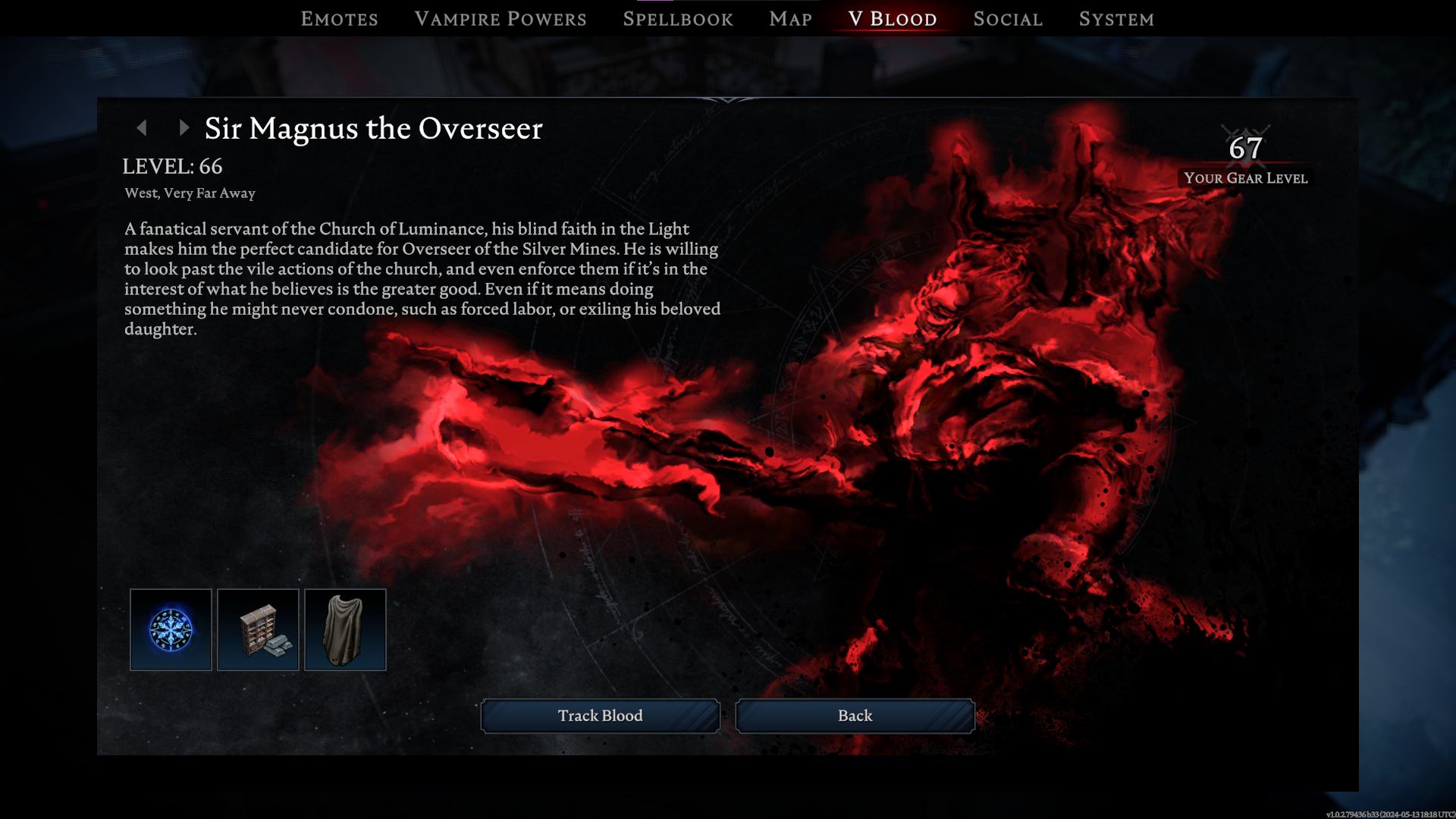Switch to the Social tab
Screen dimensions: 1456x819
click(x=1007, y=19)
